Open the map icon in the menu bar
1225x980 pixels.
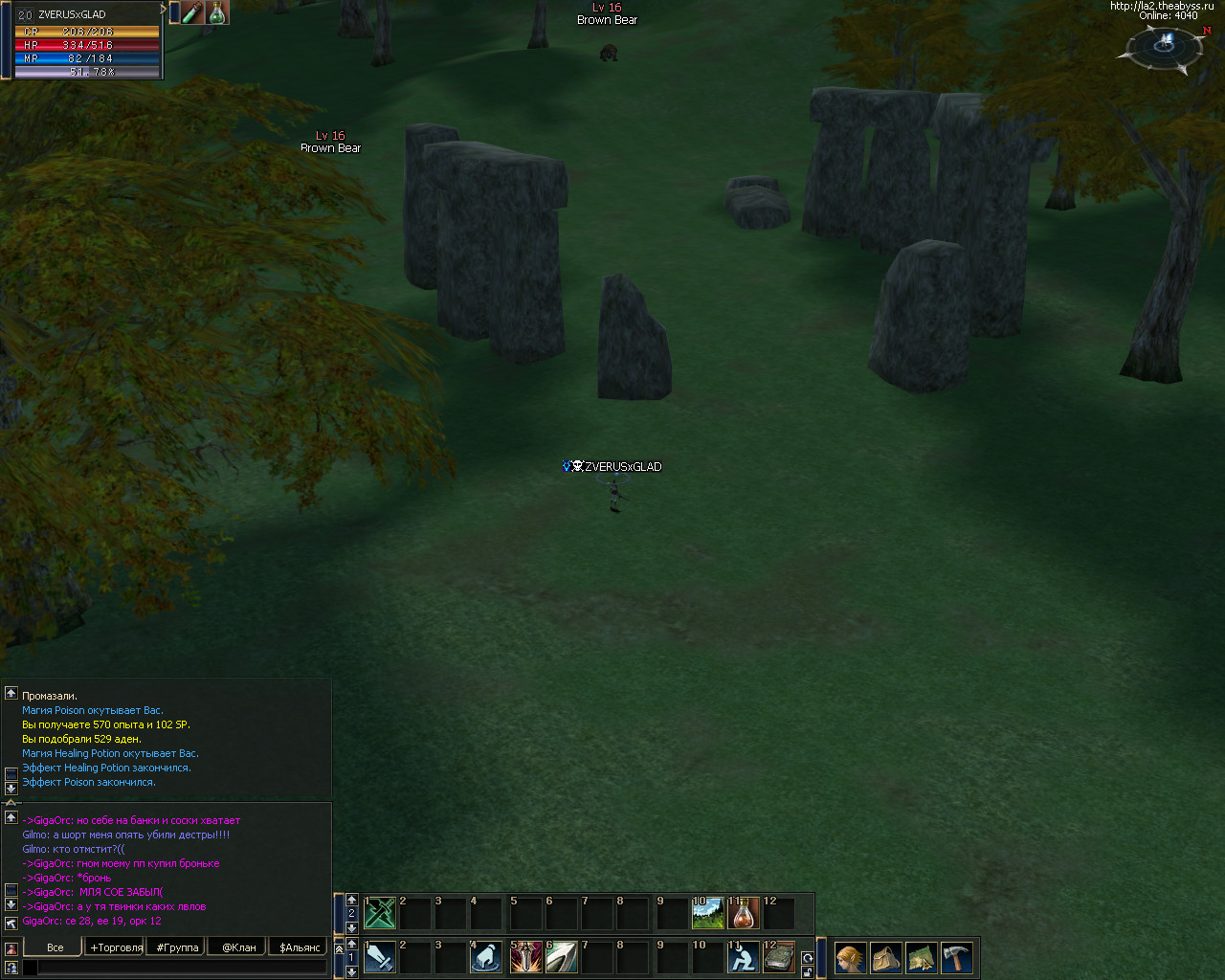coord(921,957)
